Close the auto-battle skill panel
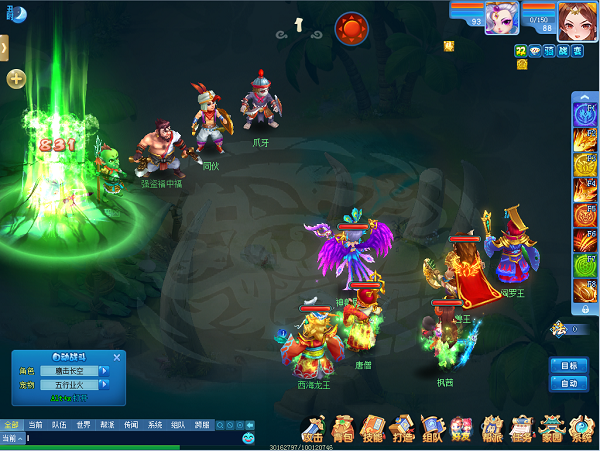This screenshot has width=600, height=451. tap(117, 357)
